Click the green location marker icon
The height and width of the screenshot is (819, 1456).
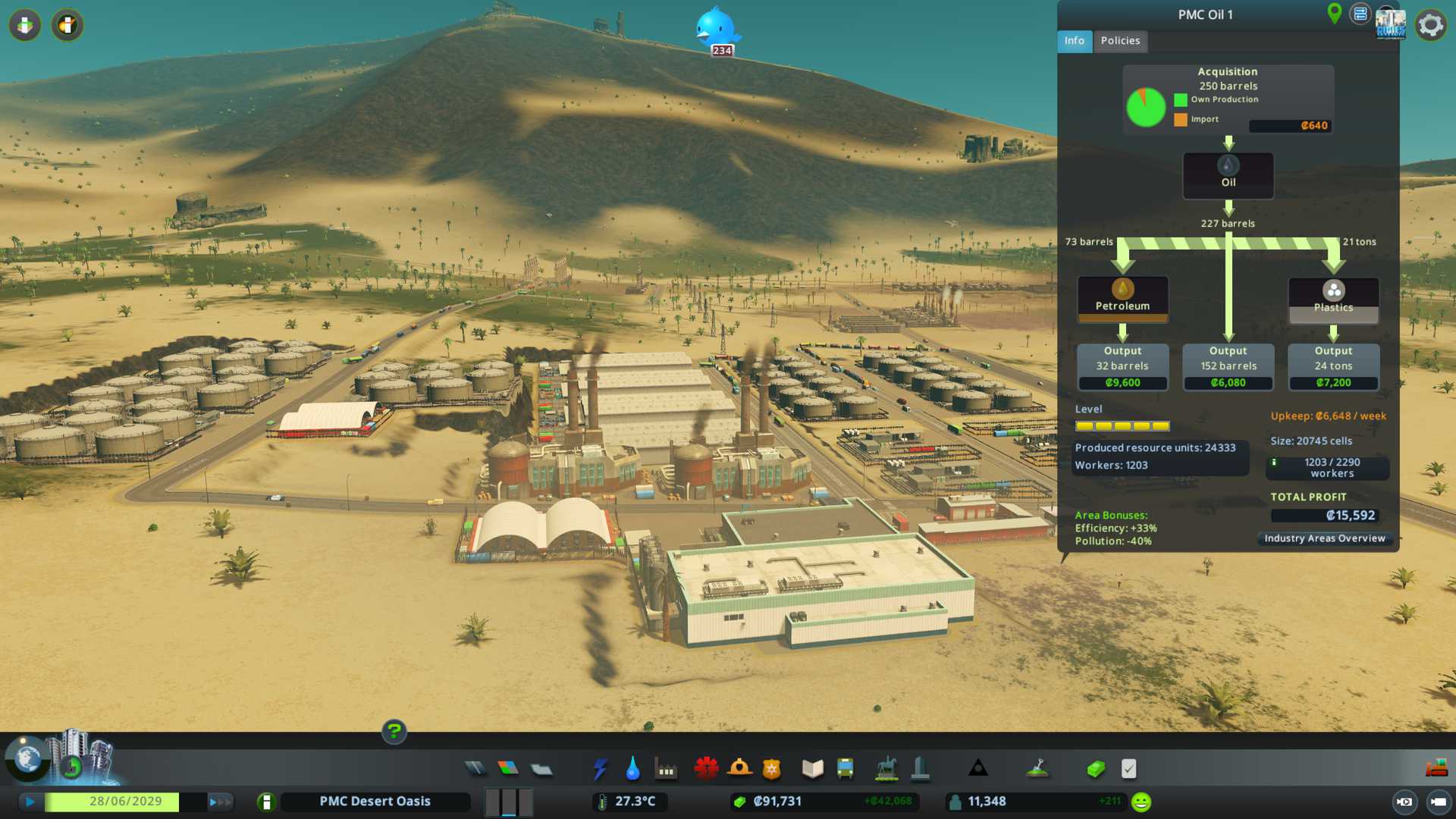pos(1335,14)
